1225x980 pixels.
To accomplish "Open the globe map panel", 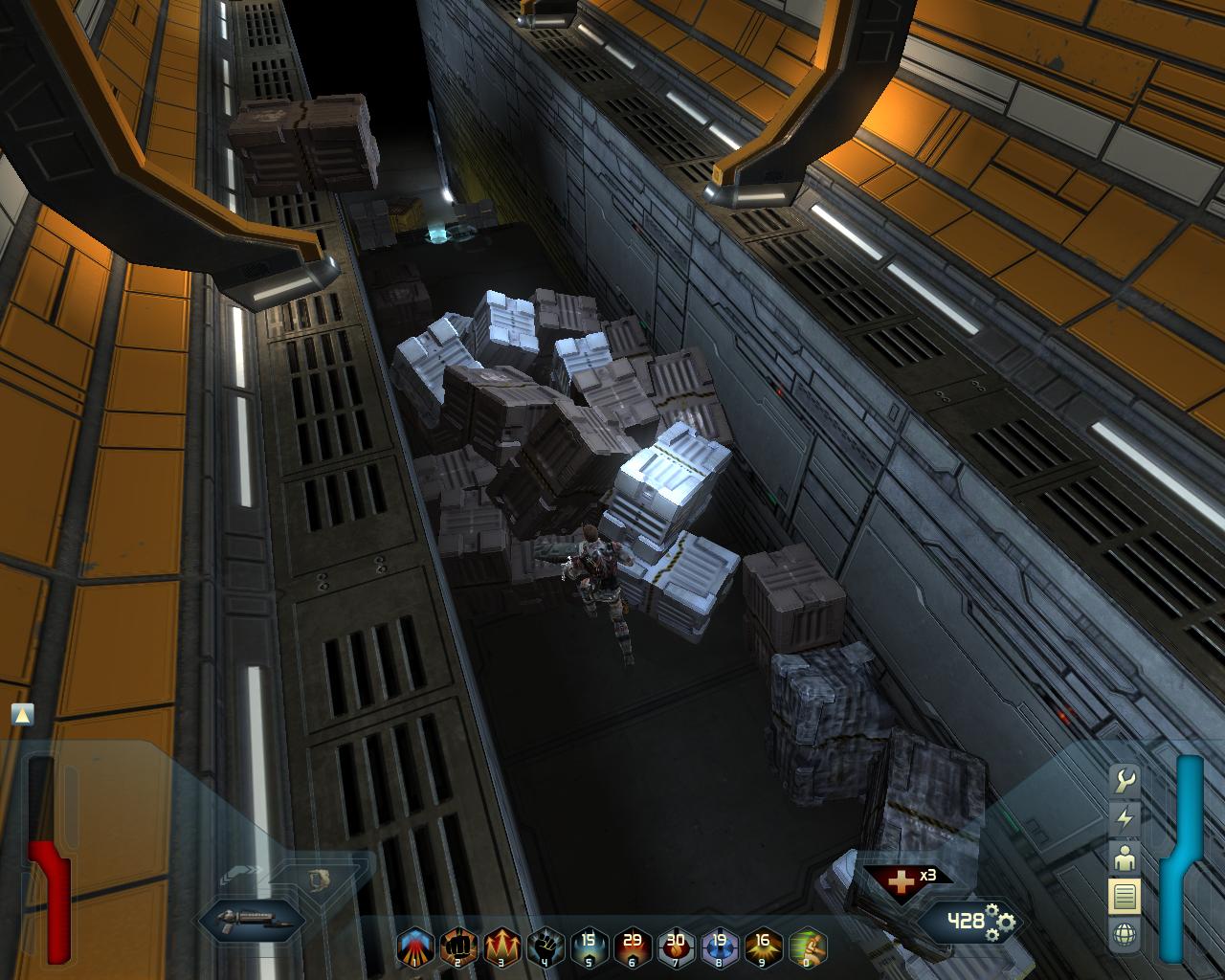I will (x=1125, y=934).
